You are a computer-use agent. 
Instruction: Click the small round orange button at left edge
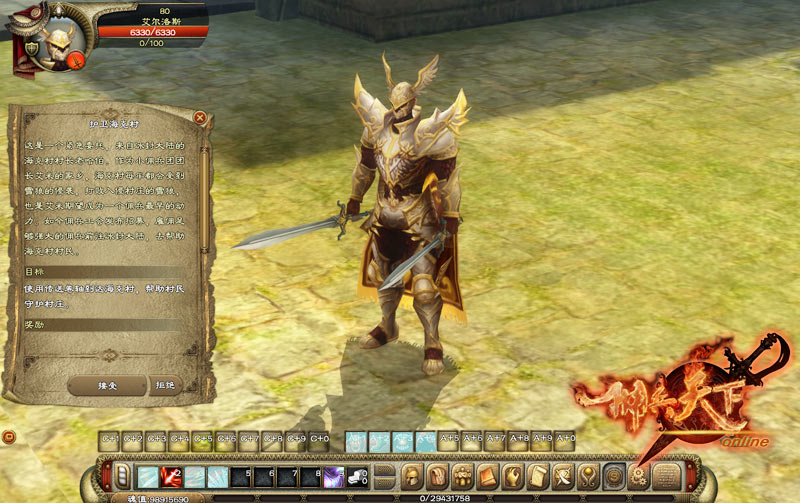(8, 437)
